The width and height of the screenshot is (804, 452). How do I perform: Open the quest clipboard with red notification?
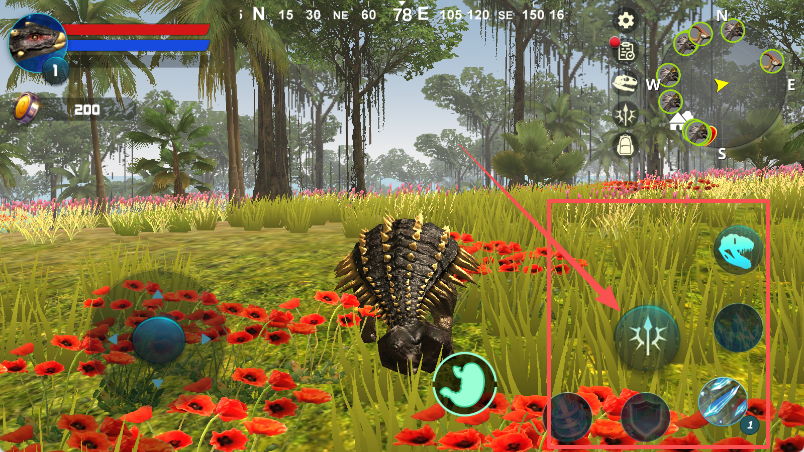tap(626, 50)
